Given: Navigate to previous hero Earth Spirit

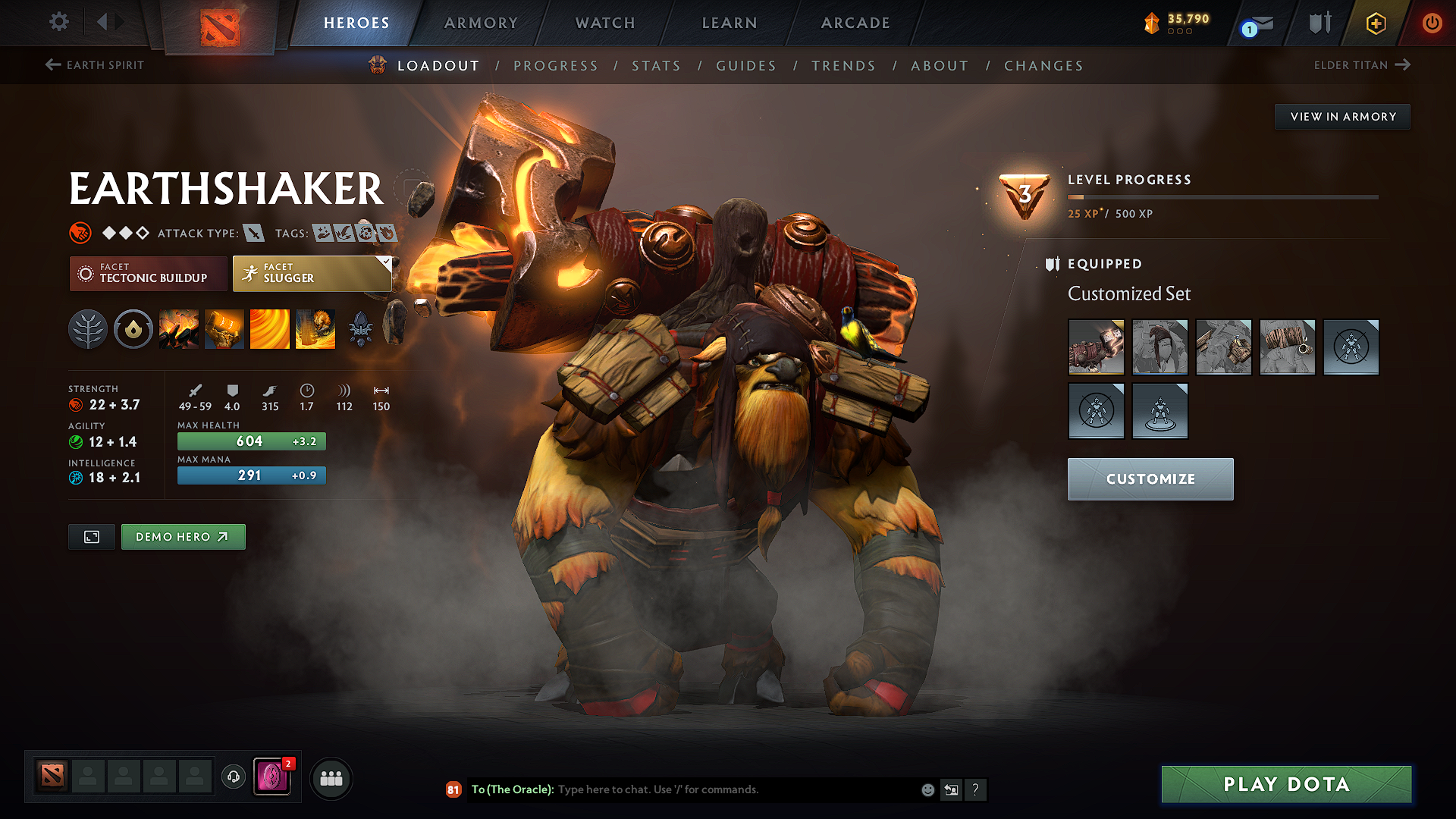Looking at the screenshot, I should point(95,65).
